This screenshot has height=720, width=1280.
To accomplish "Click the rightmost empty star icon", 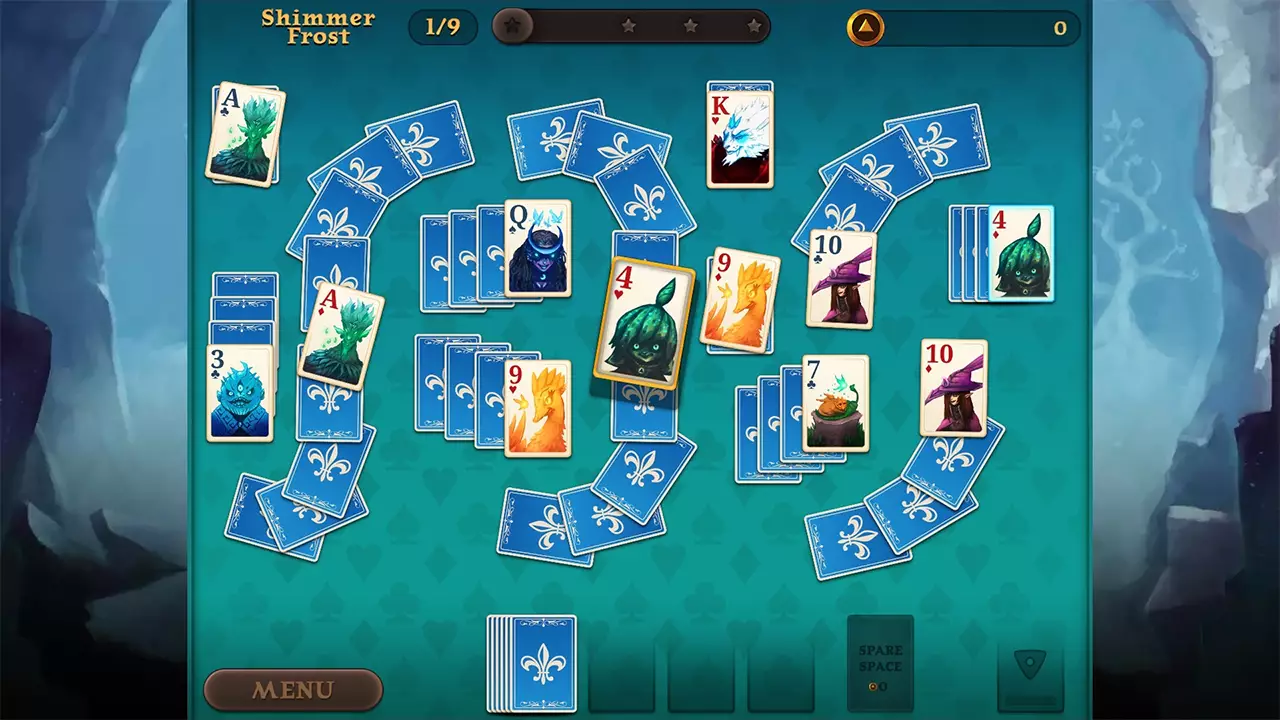I will (x=755, y=27).
